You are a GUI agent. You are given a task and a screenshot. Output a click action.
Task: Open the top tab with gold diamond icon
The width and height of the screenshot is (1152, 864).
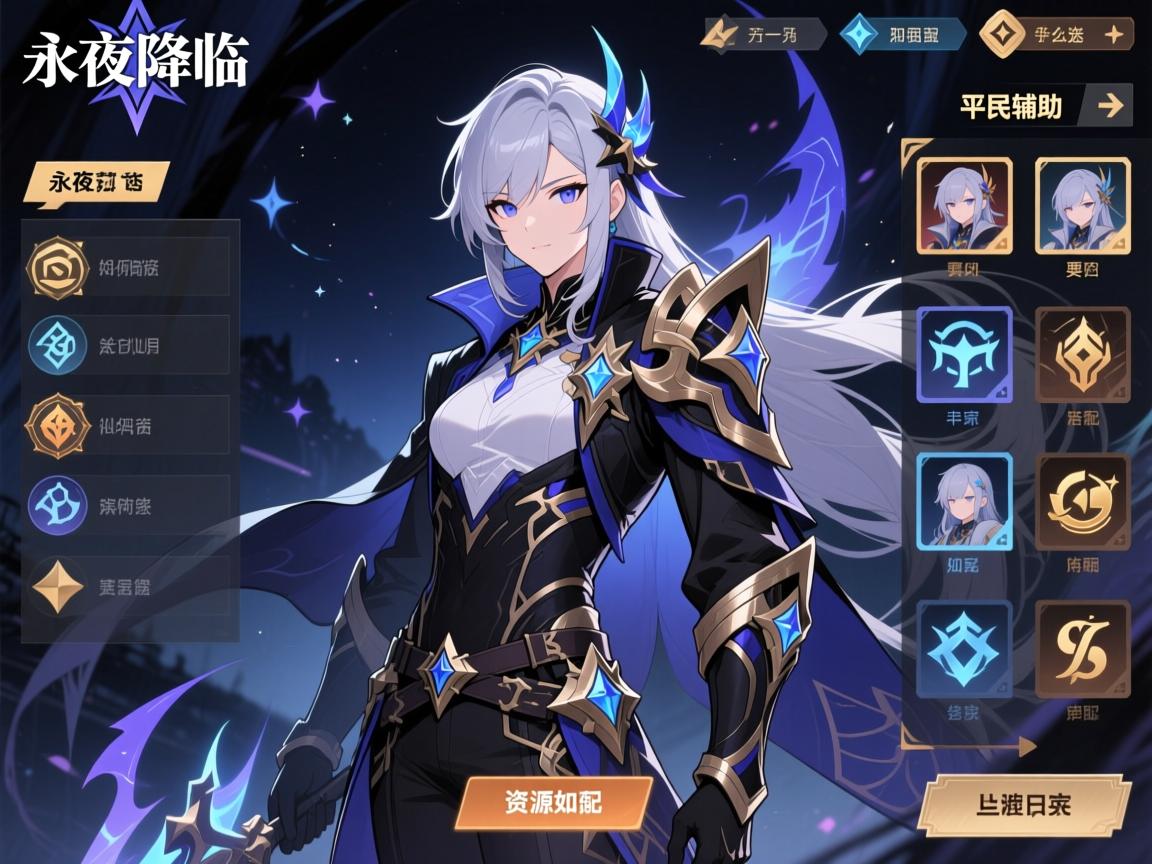coord(1056,35)
